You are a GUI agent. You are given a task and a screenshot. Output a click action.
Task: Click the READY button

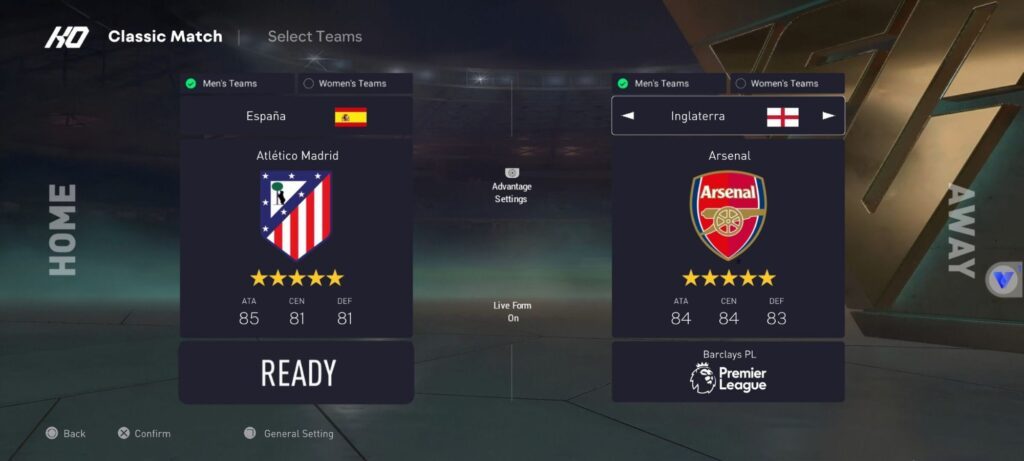point(296,373)
